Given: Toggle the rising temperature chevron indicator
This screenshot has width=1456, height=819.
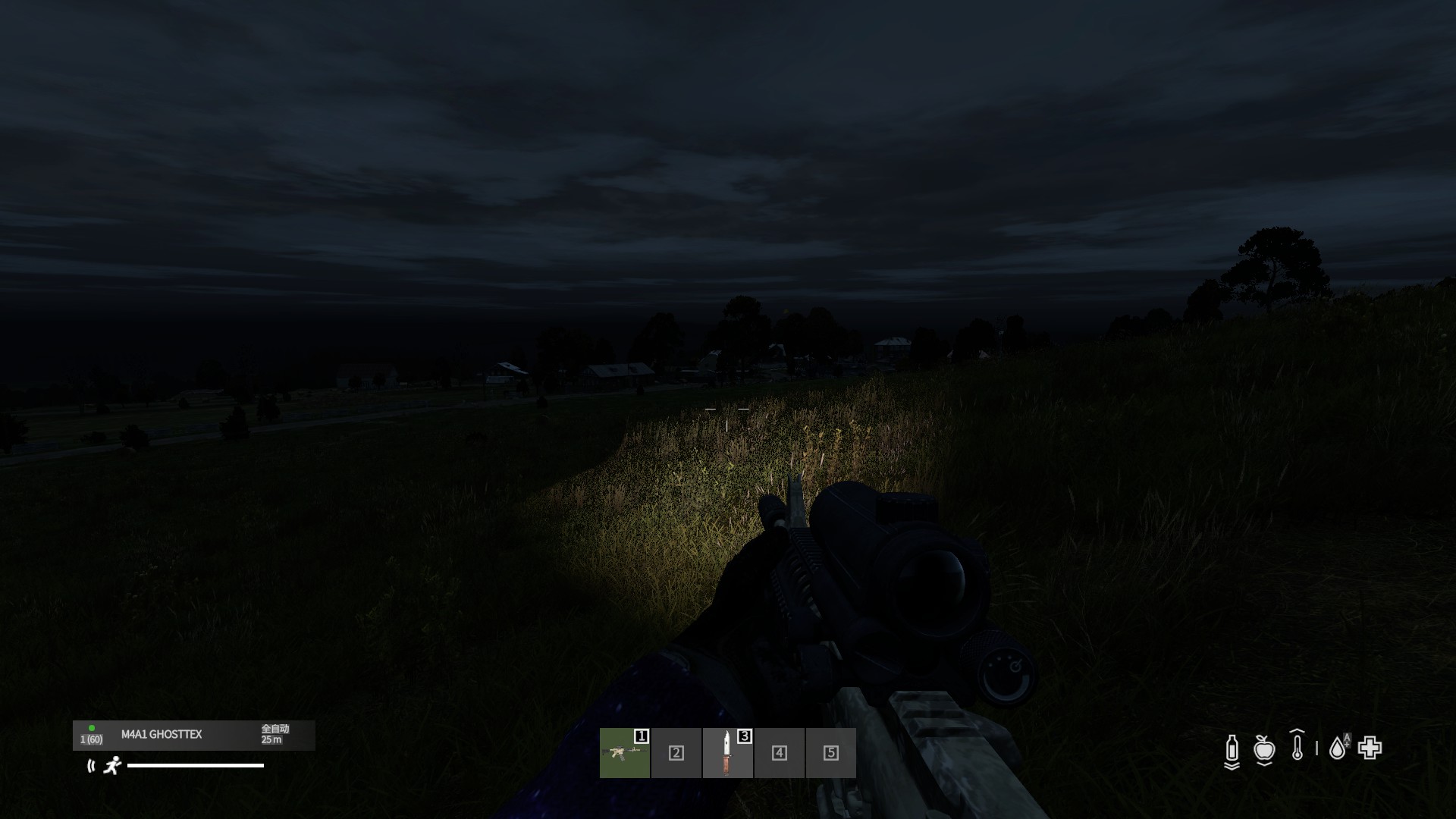Looking at the screenshot, I should pos(1297,731).
